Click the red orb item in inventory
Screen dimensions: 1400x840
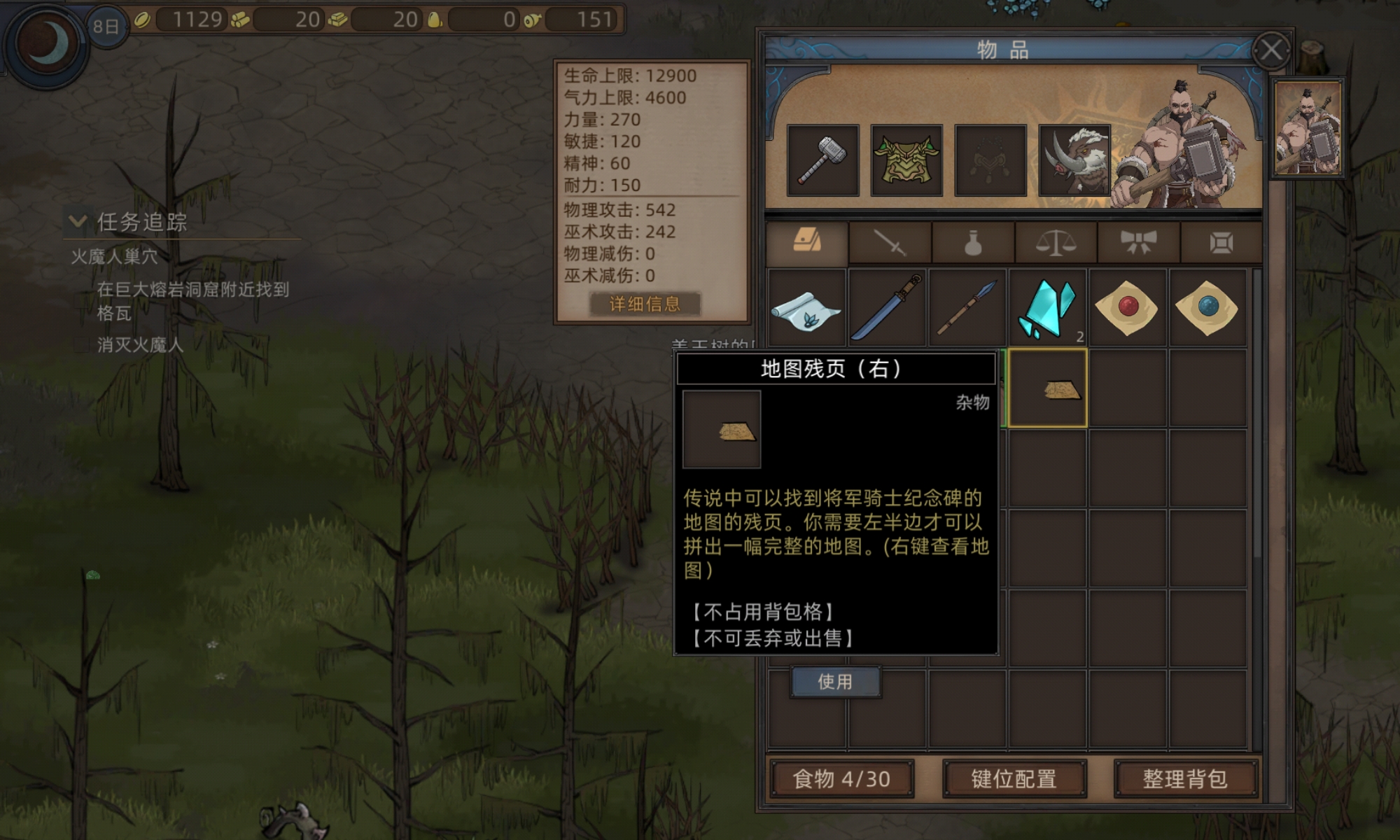pyautogui.click(x=1129, y=308)
